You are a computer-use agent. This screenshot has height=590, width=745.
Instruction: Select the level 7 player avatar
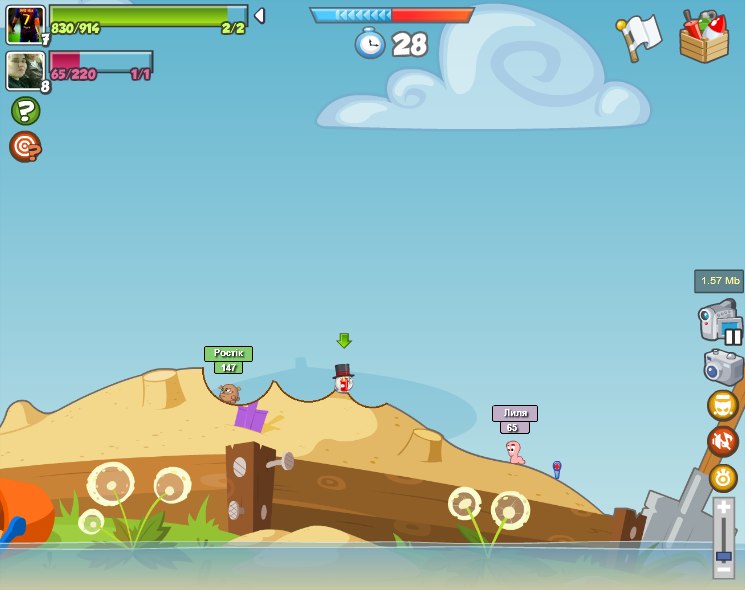click(x=24, y=24)
